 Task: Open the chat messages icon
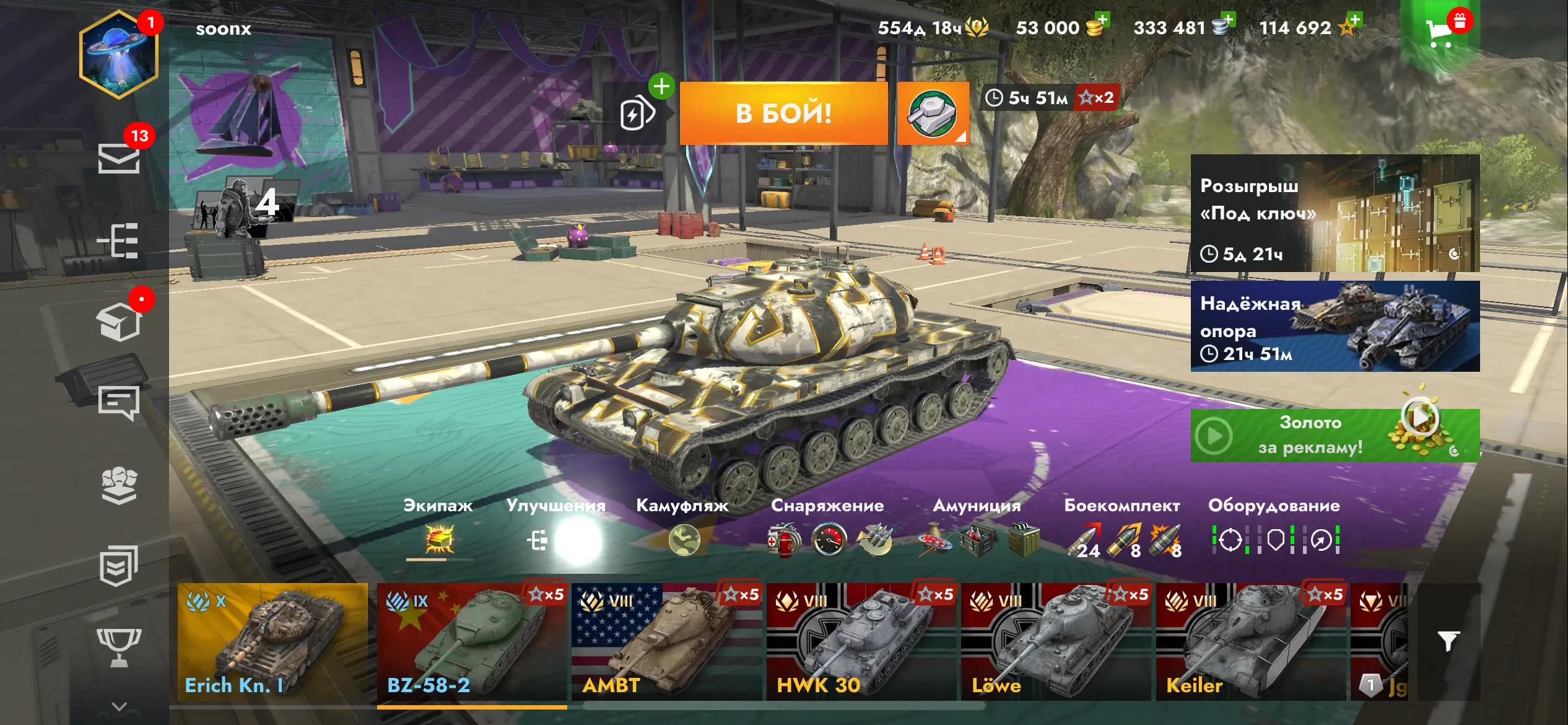click(x=119, y=403)
